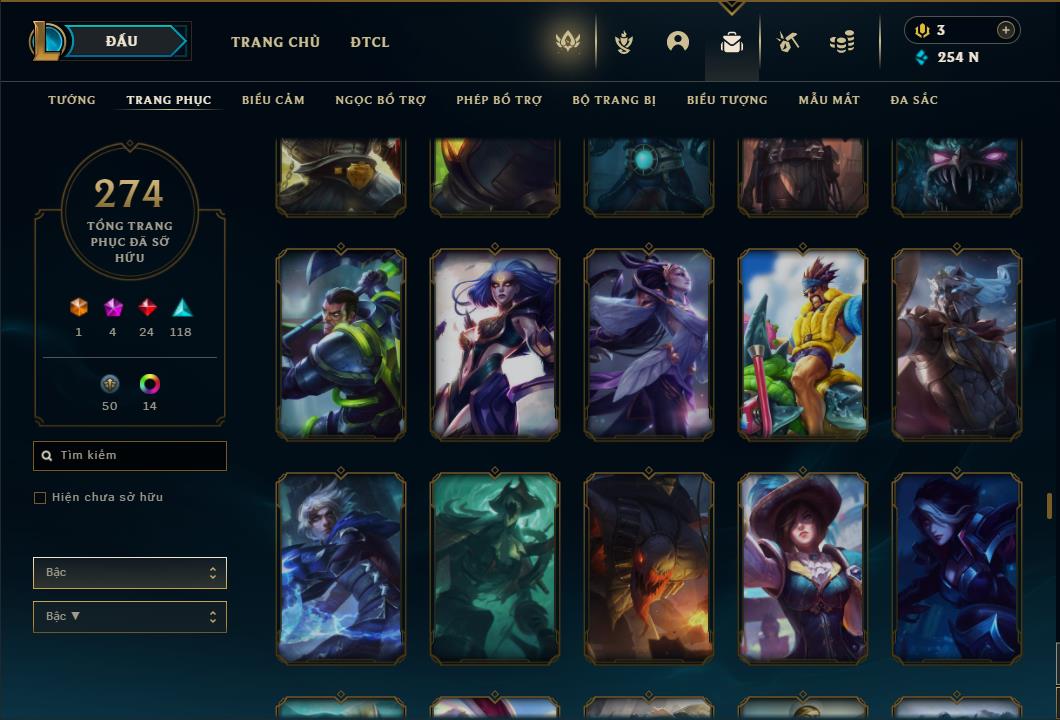Open the coin stack store icon

point(842,42)
